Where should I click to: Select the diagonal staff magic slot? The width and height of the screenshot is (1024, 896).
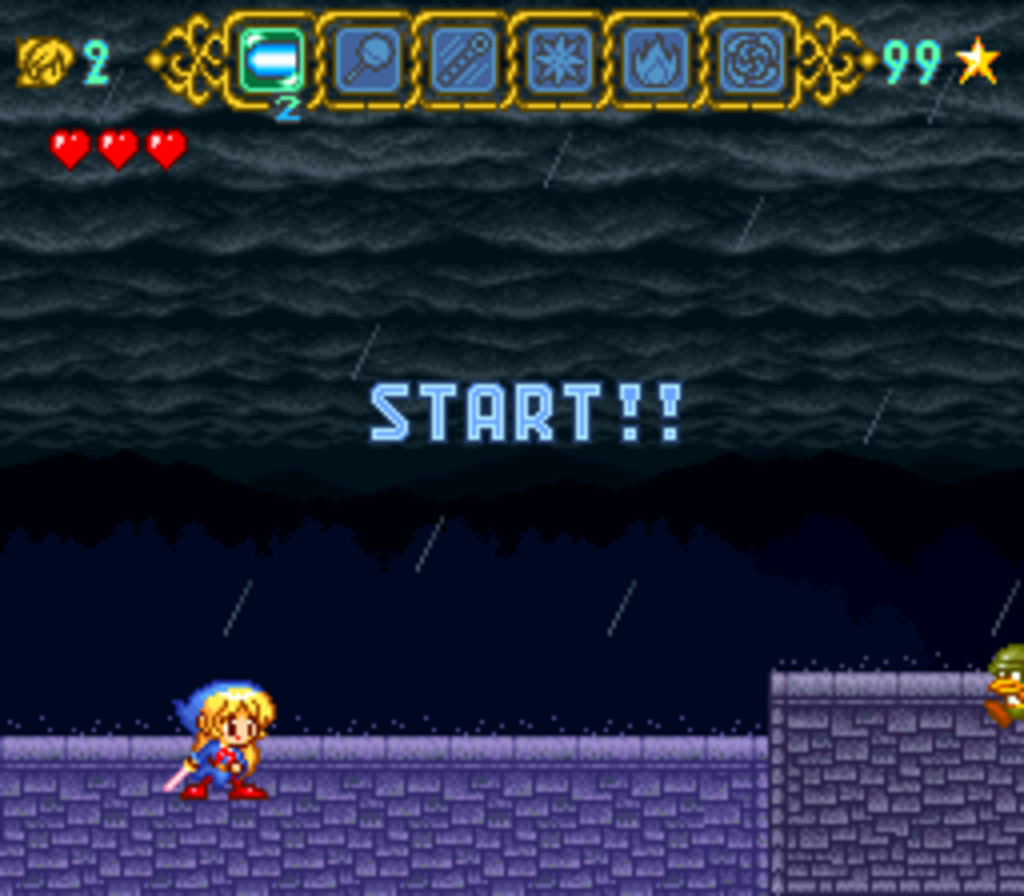(463, 61)
